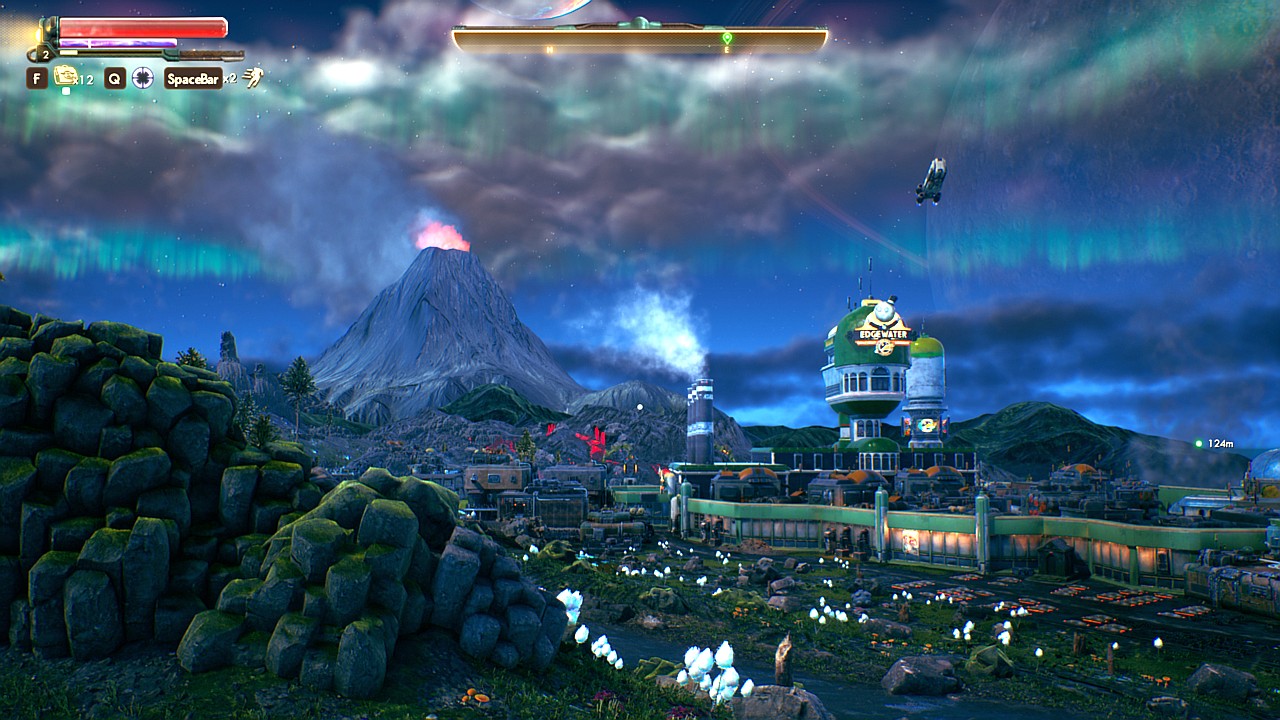Image resolution: width=1280 pixels, height=720 pixels.
Task: Use the medical inhaler icon
Action: pos(66,76)
